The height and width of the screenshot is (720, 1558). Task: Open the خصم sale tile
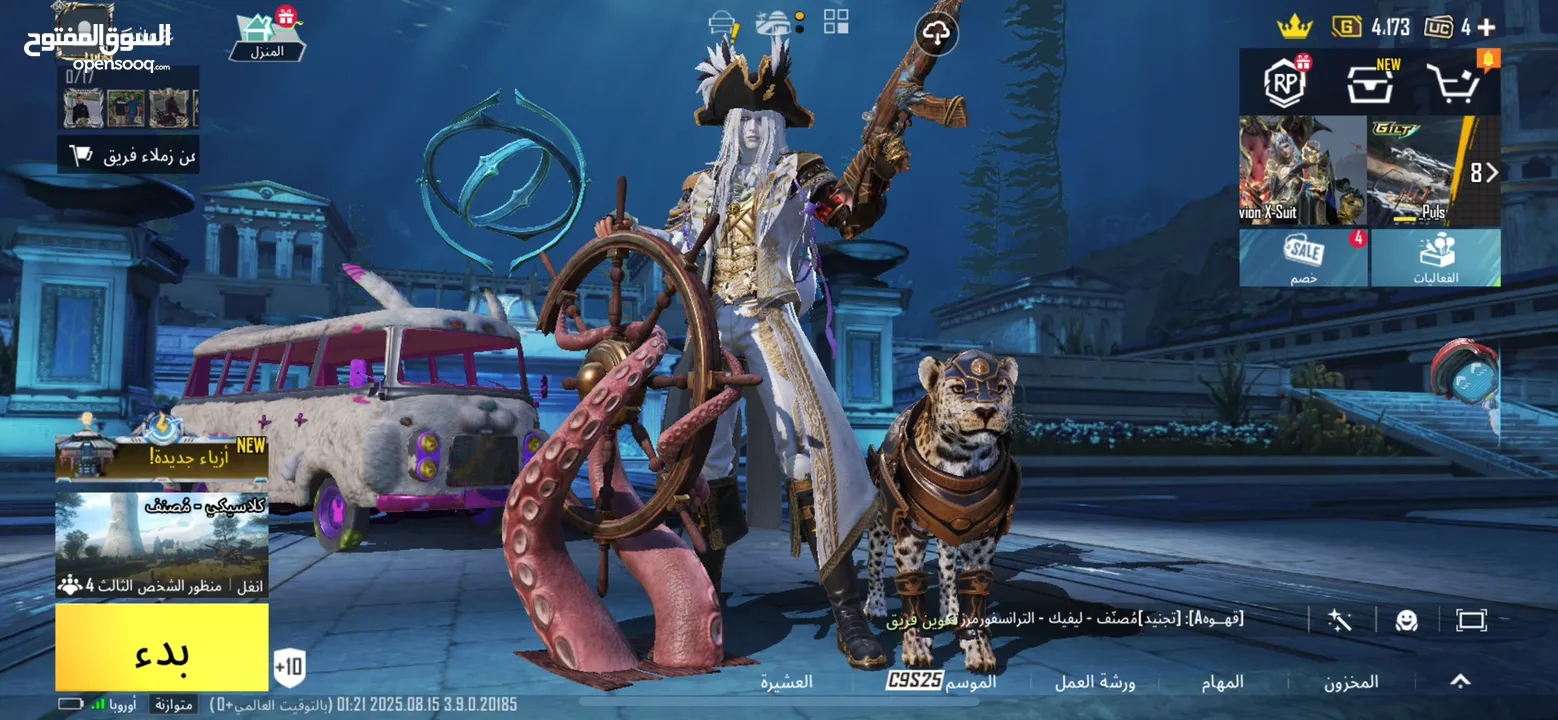[1303, 258]
